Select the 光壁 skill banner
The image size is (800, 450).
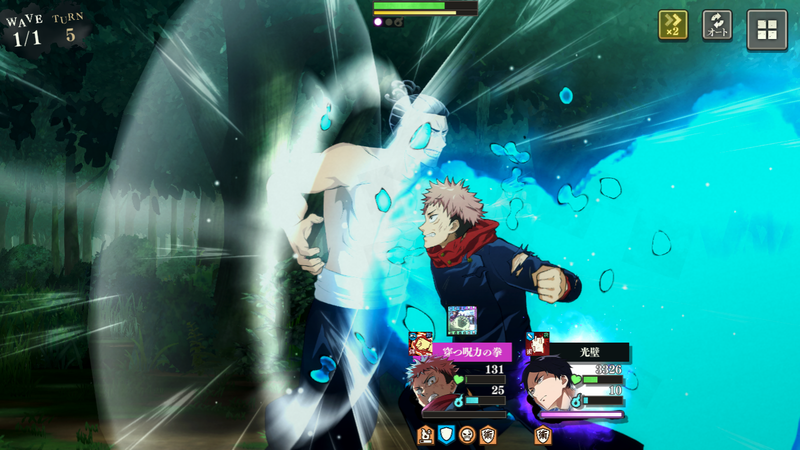(588, 352)
